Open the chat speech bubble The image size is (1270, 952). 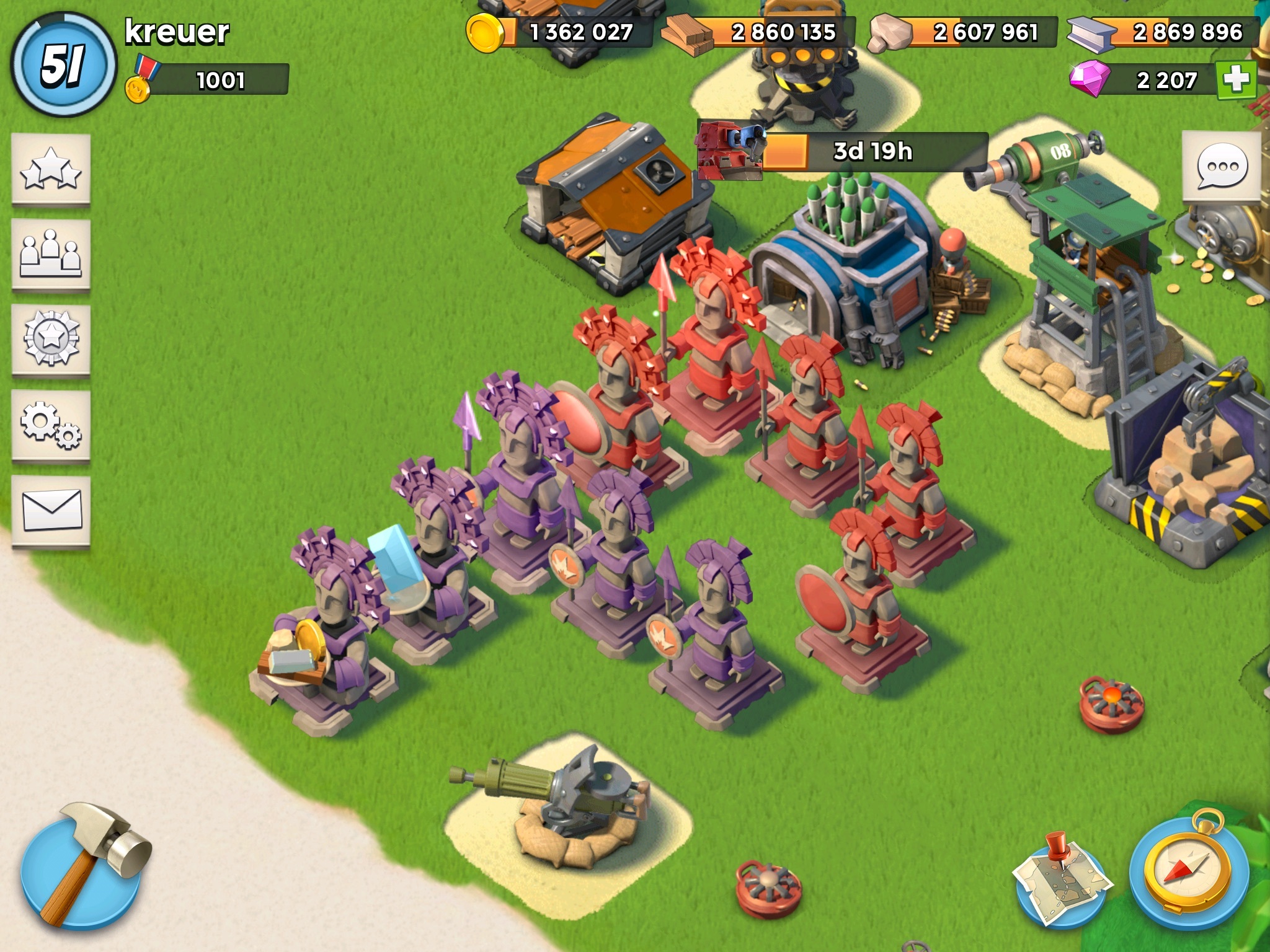coord(1221,166)
